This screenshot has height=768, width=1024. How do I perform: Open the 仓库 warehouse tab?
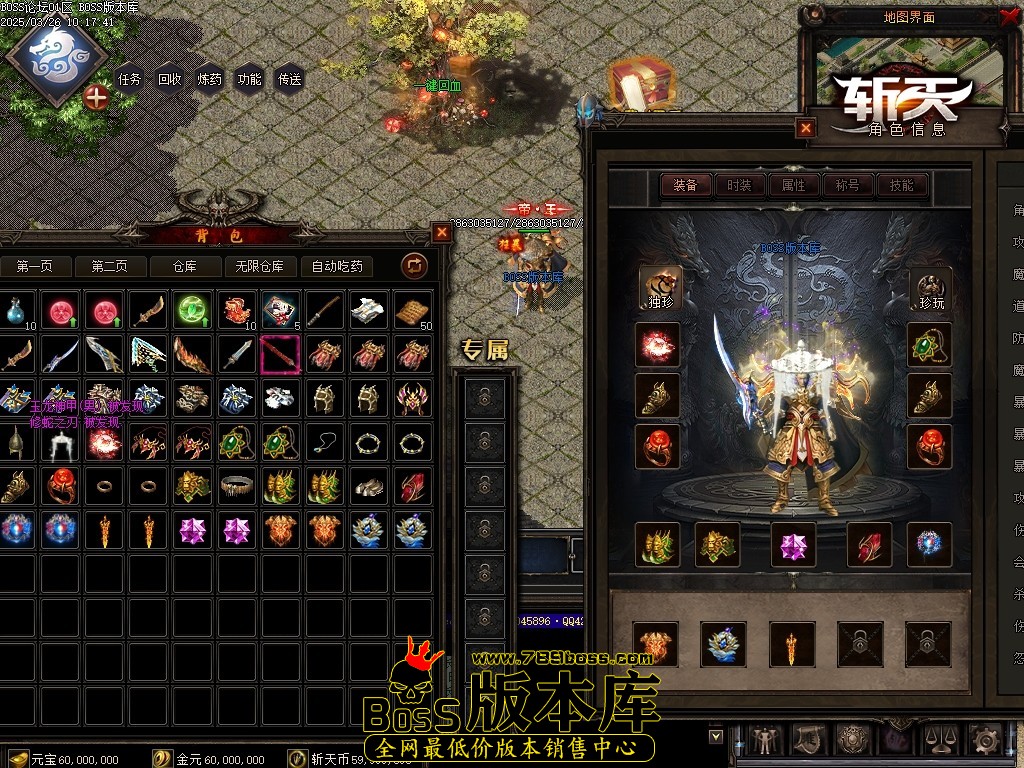pos(186,266)
